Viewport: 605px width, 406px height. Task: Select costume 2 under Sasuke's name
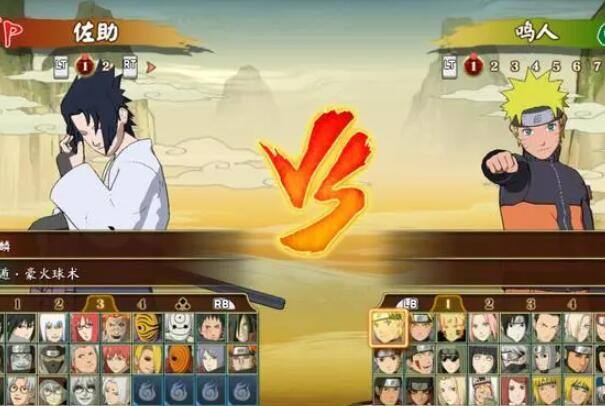point(106,66)
